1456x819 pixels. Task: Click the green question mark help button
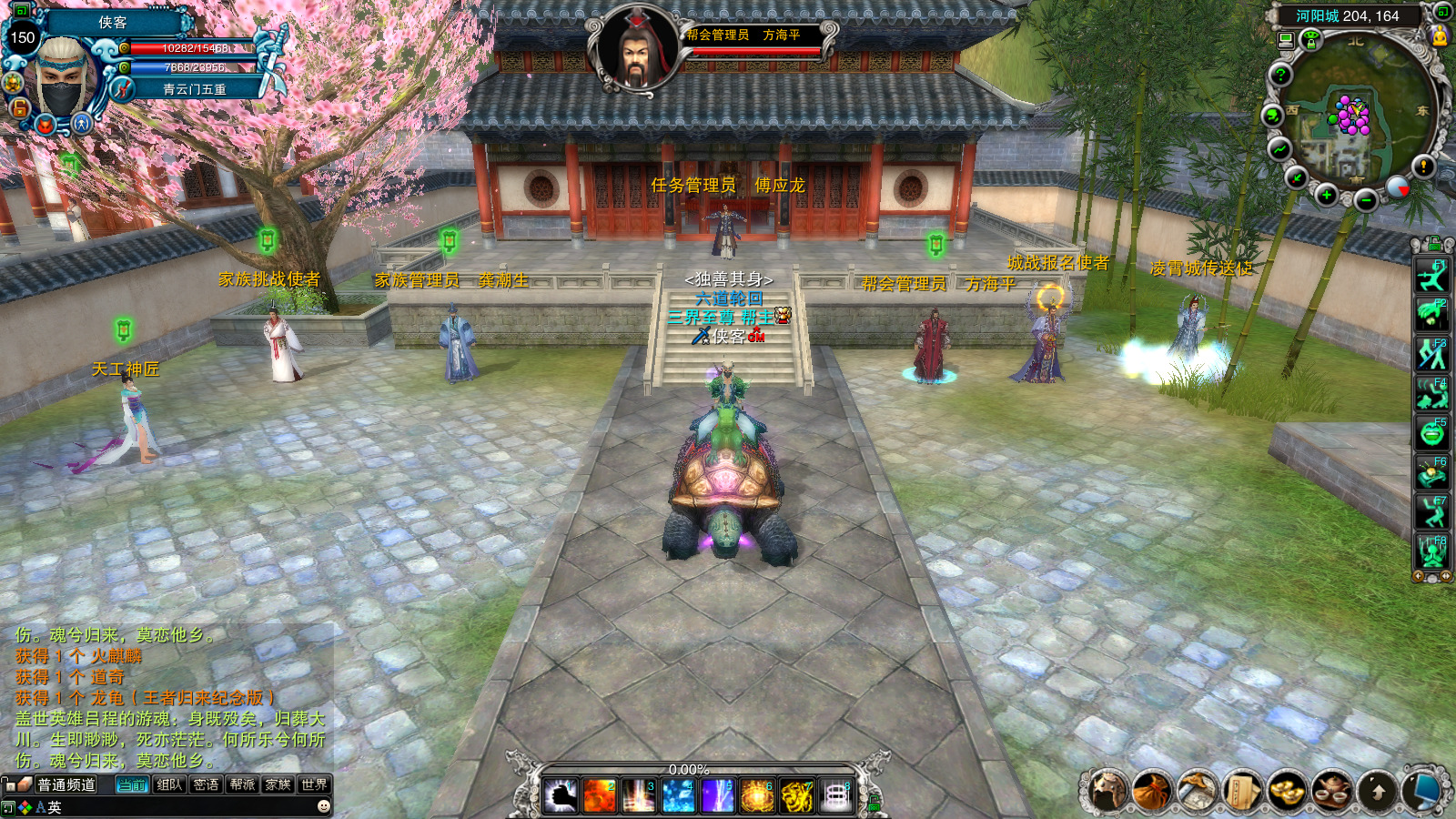pos(1280,75)
